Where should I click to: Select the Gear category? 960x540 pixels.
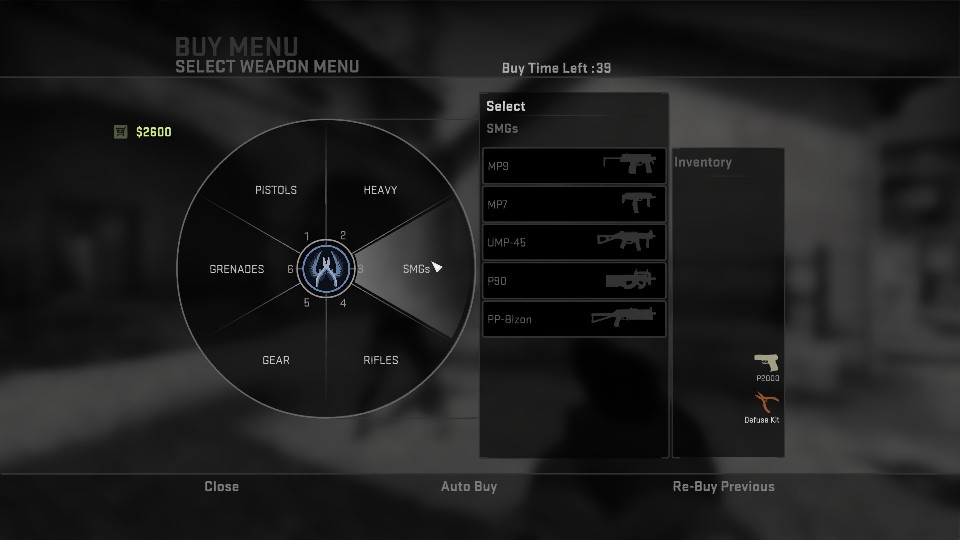click(x=276, y=360)
